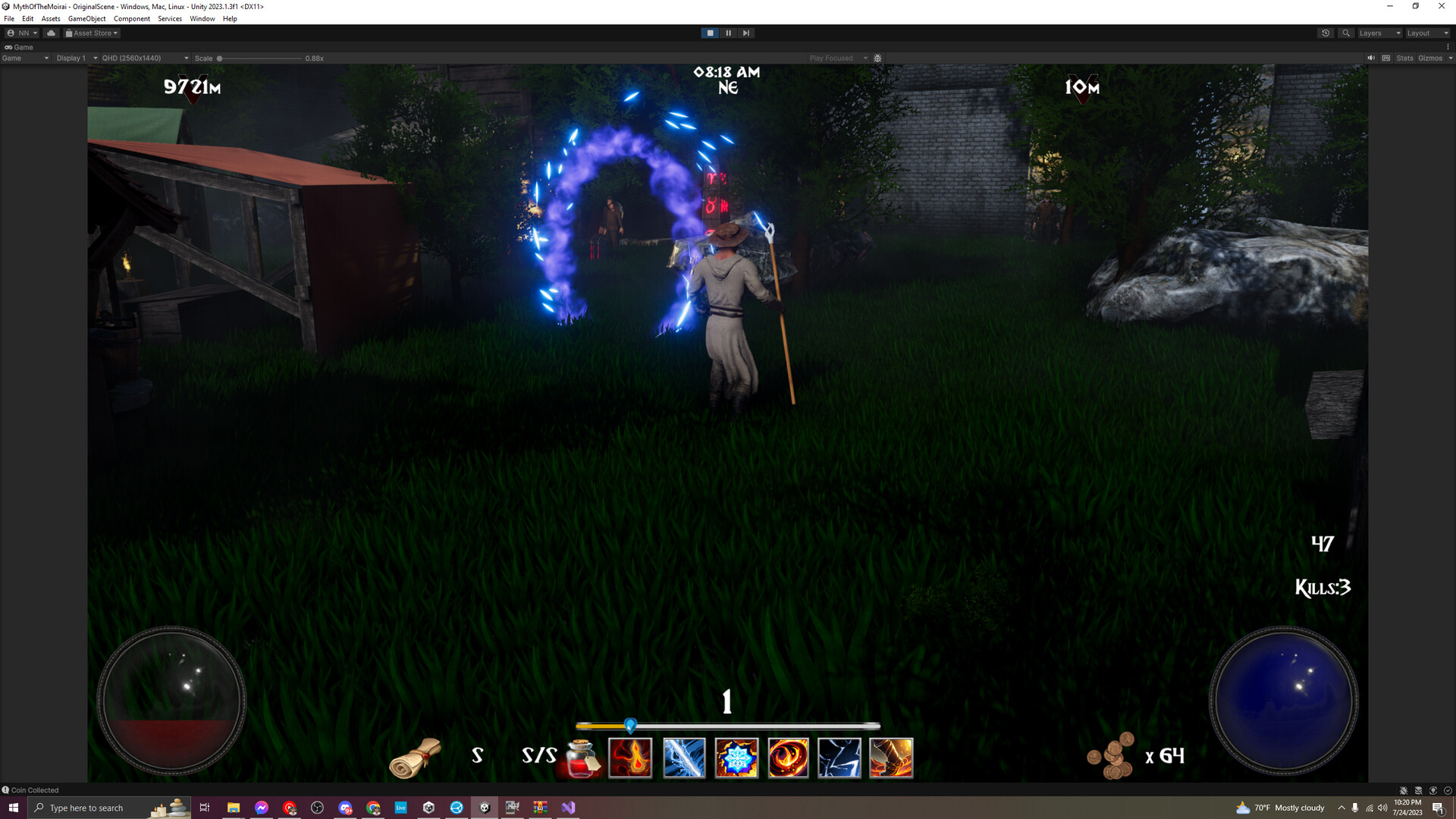1456x819 pixels.
Task: Open the Asset Store
Action: (x=91, y=33)
